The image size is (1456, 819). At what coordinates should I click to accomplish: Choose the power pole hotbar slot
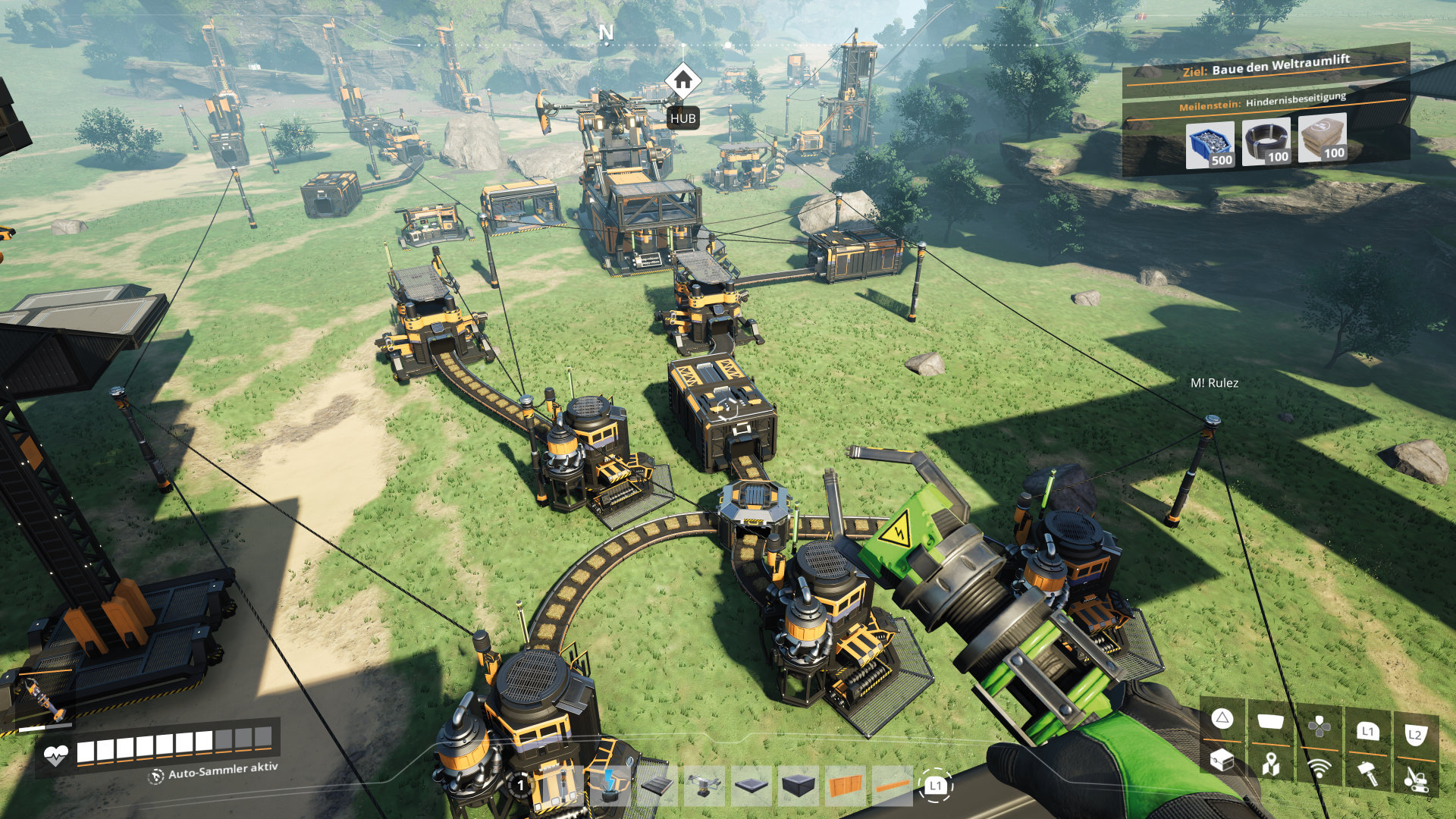pyautogui.click(x=561, y=786)
